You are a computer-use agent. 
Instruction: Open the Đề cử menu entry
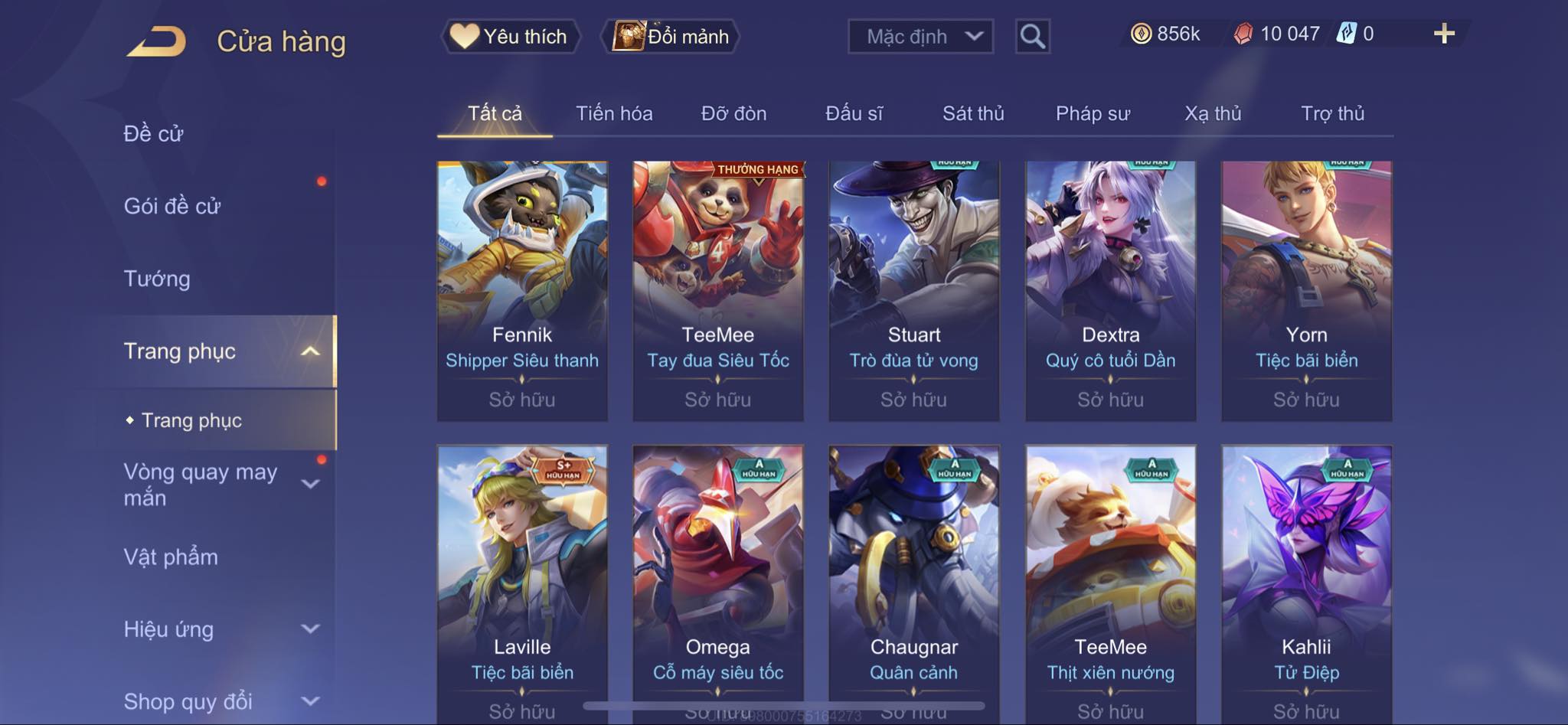tap(153, 133)
